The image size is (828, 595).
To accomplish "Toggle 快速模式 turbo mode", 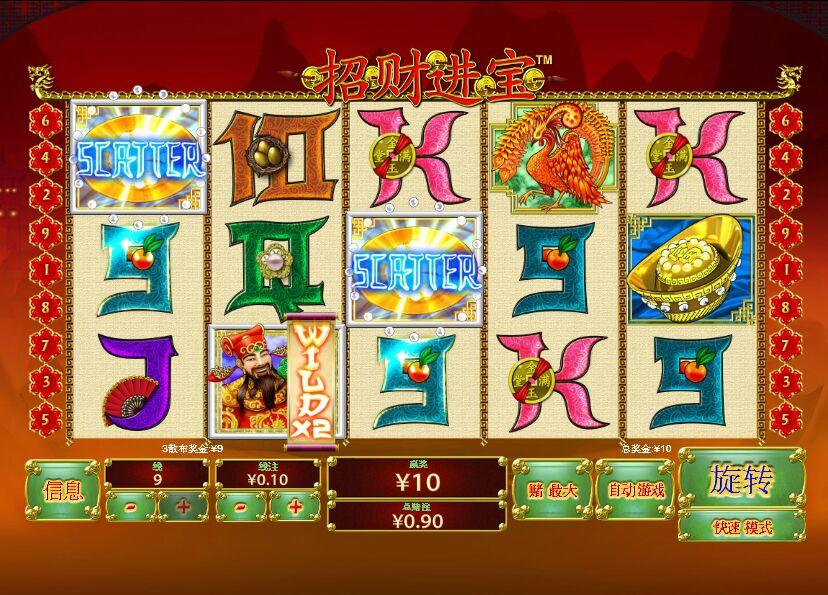I will (x=741, y=526).
